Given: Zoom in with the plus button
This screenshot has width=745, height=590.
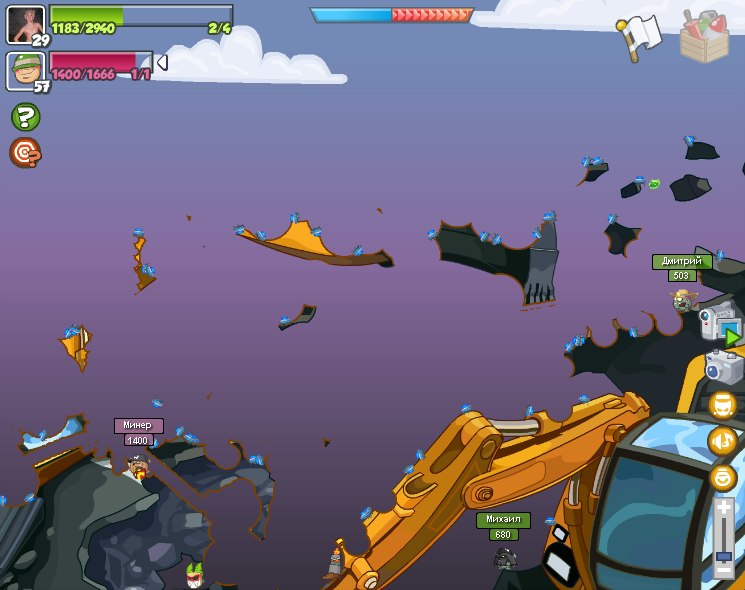Looking at the screenshot, I should (723, 509).
